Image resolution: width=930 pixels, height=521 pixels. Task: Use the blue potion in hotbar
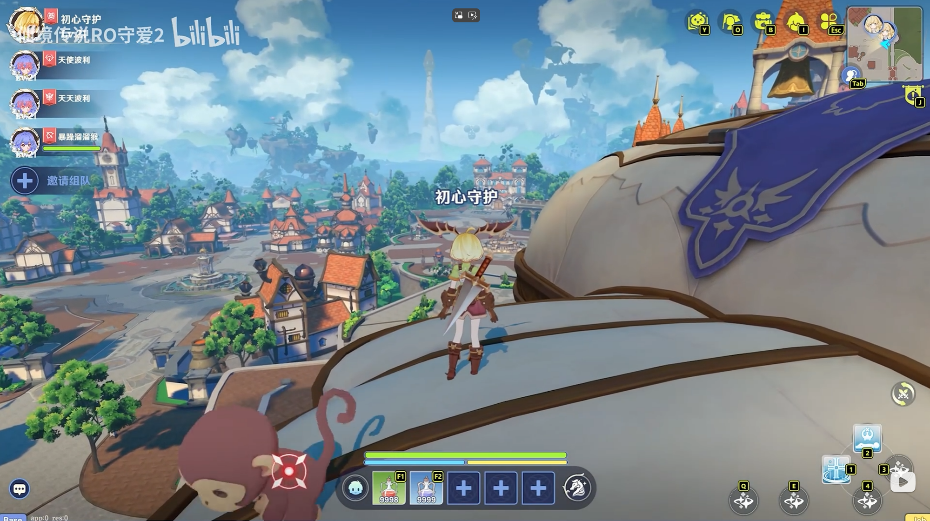[426, 488]
